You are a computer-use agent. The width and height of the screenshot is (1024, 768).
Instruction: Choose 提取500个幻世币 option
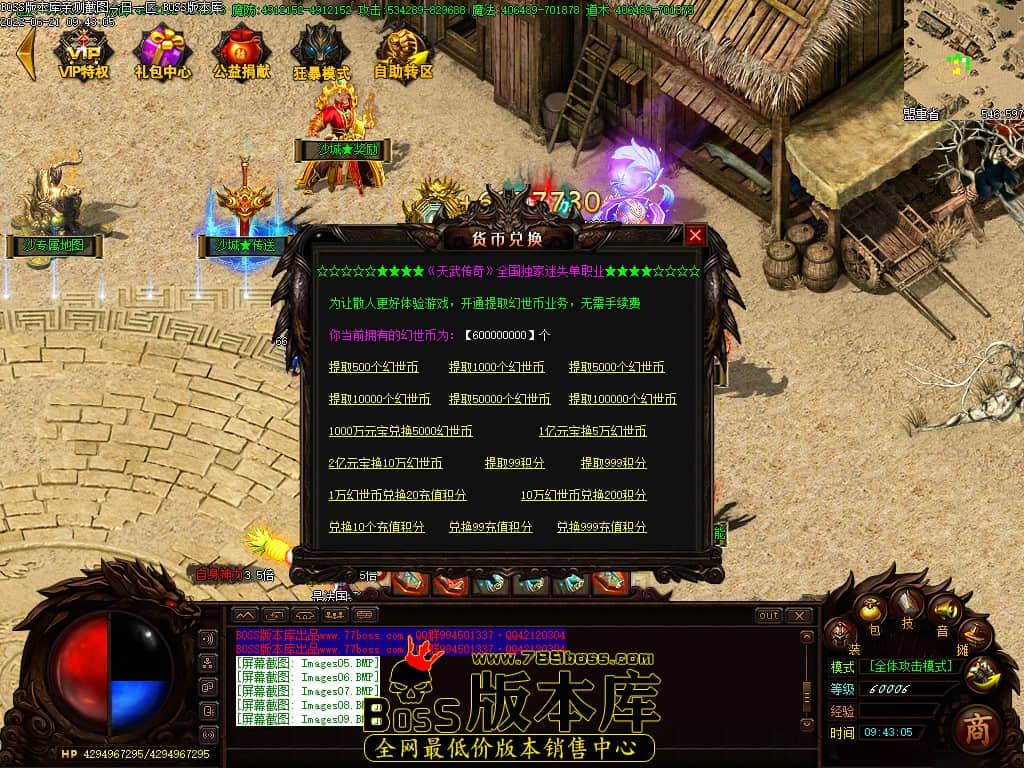[x=373, y=367]
